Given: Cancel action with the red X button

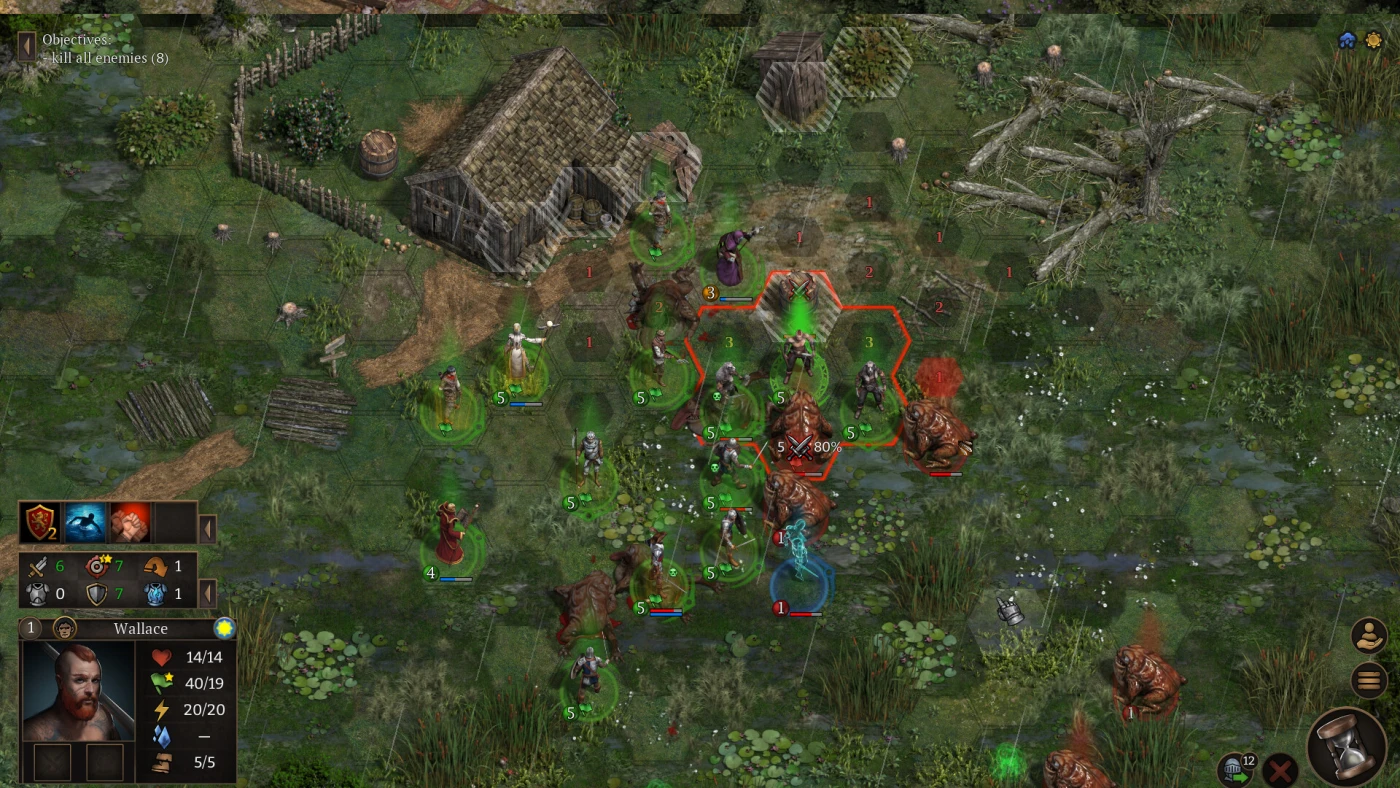Looking at the screenshot, I should click(1279, 770).
